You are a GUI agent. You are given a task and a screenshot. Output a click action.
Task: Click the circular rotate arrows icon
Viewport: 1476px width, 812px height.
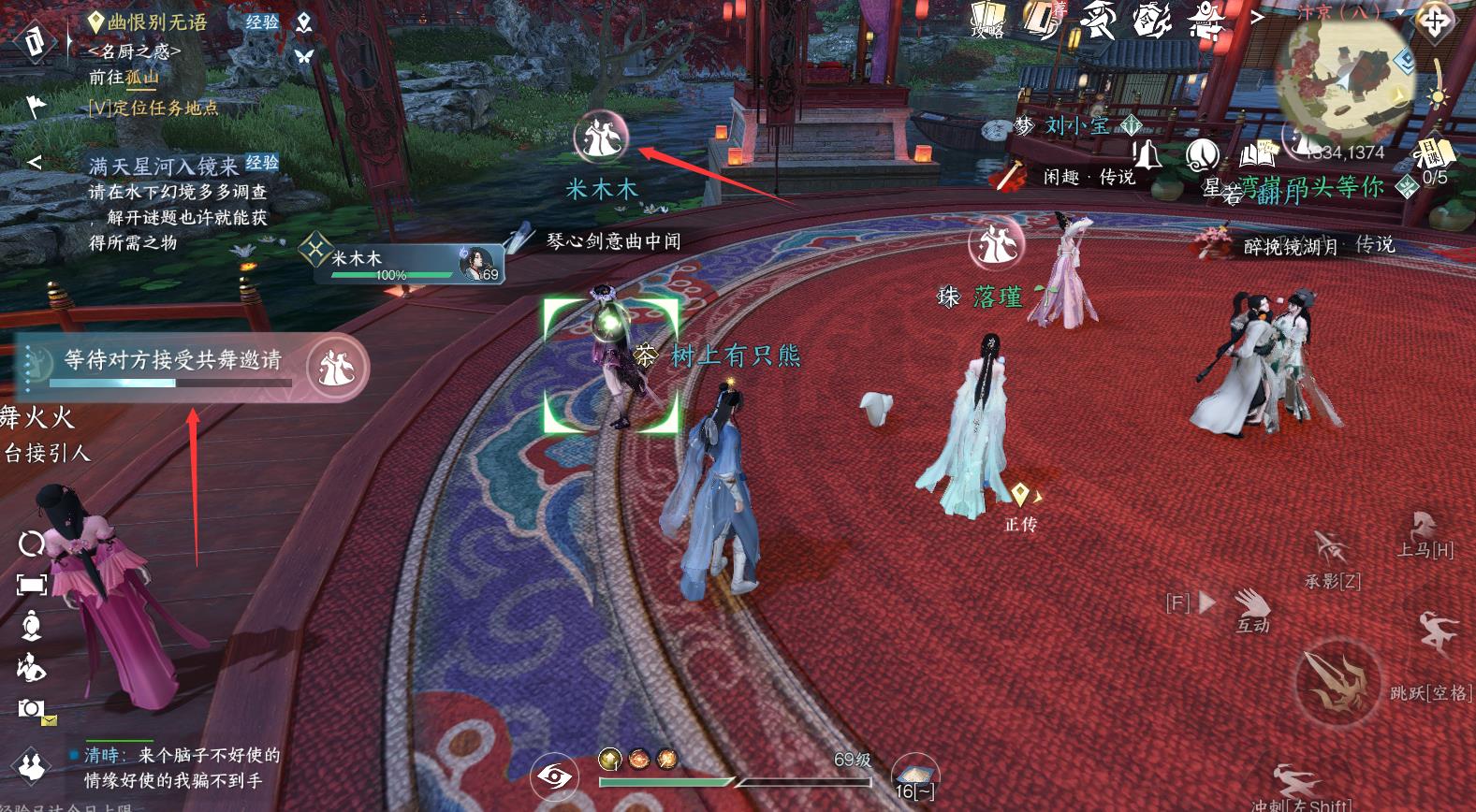pyautogui.click(x=32, y=544)
